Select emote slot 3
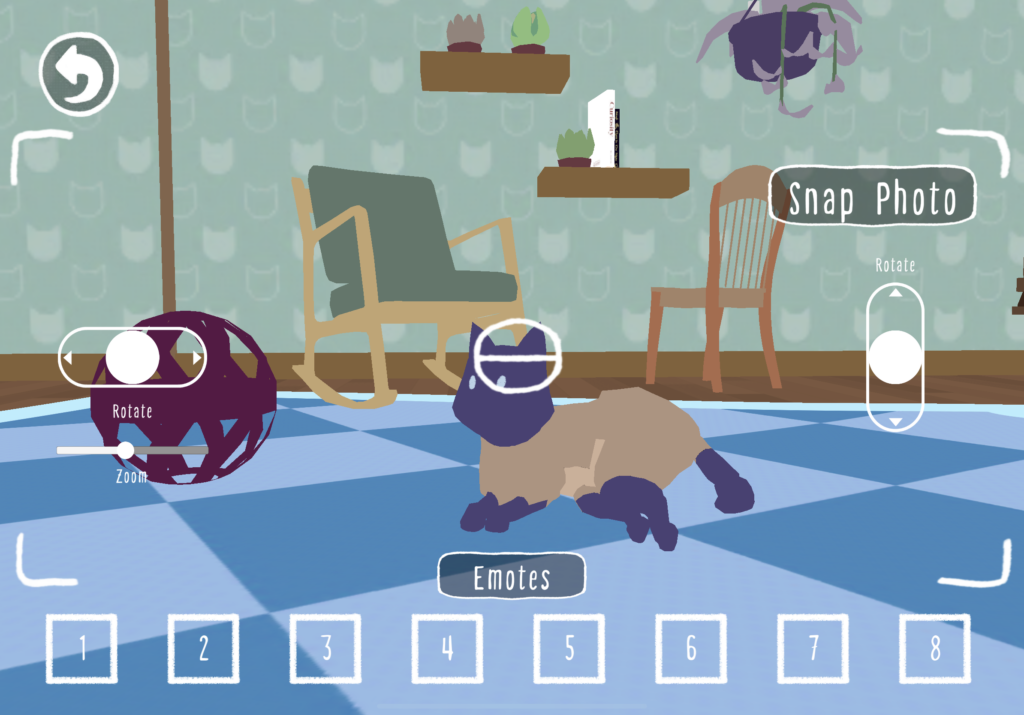Viewport: 1024px width, 715px height. (x=326, y=649)
